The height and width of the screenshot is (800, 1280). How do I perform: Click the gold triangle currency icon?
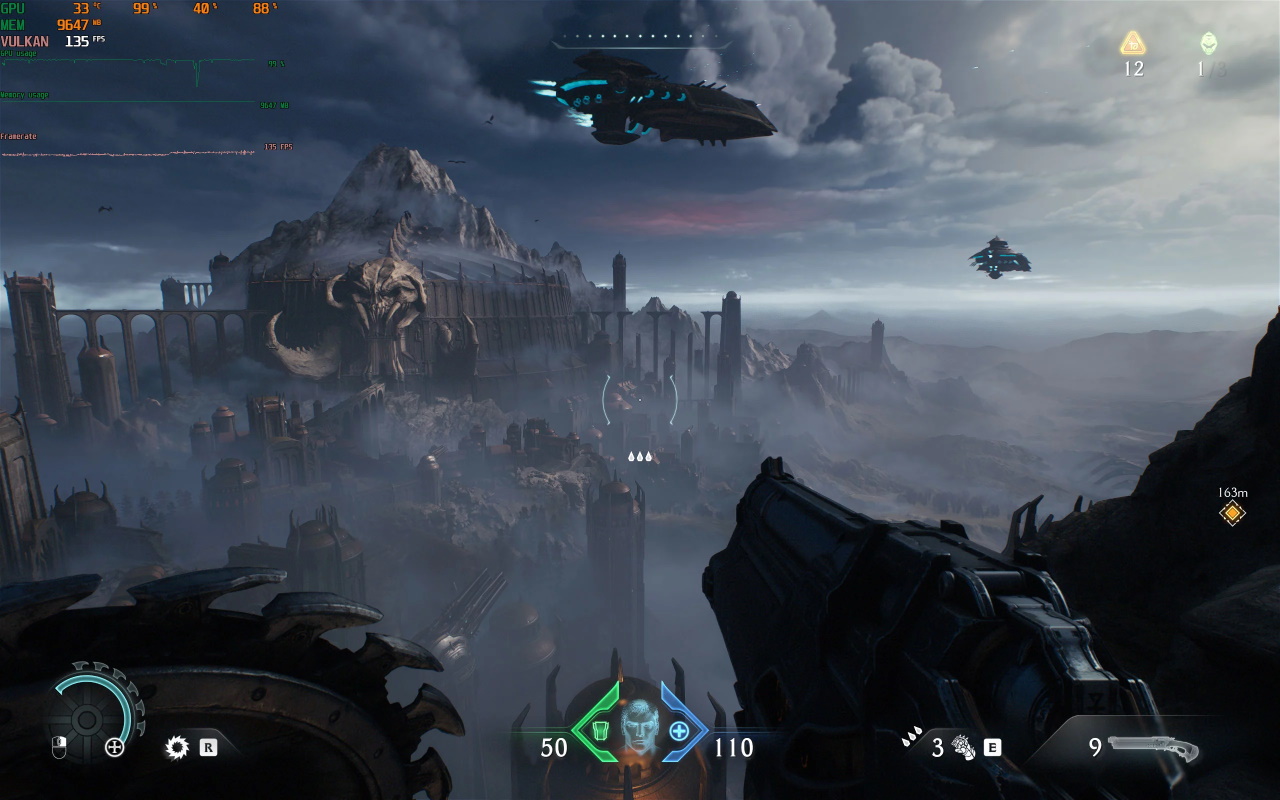click(1132, 43)
